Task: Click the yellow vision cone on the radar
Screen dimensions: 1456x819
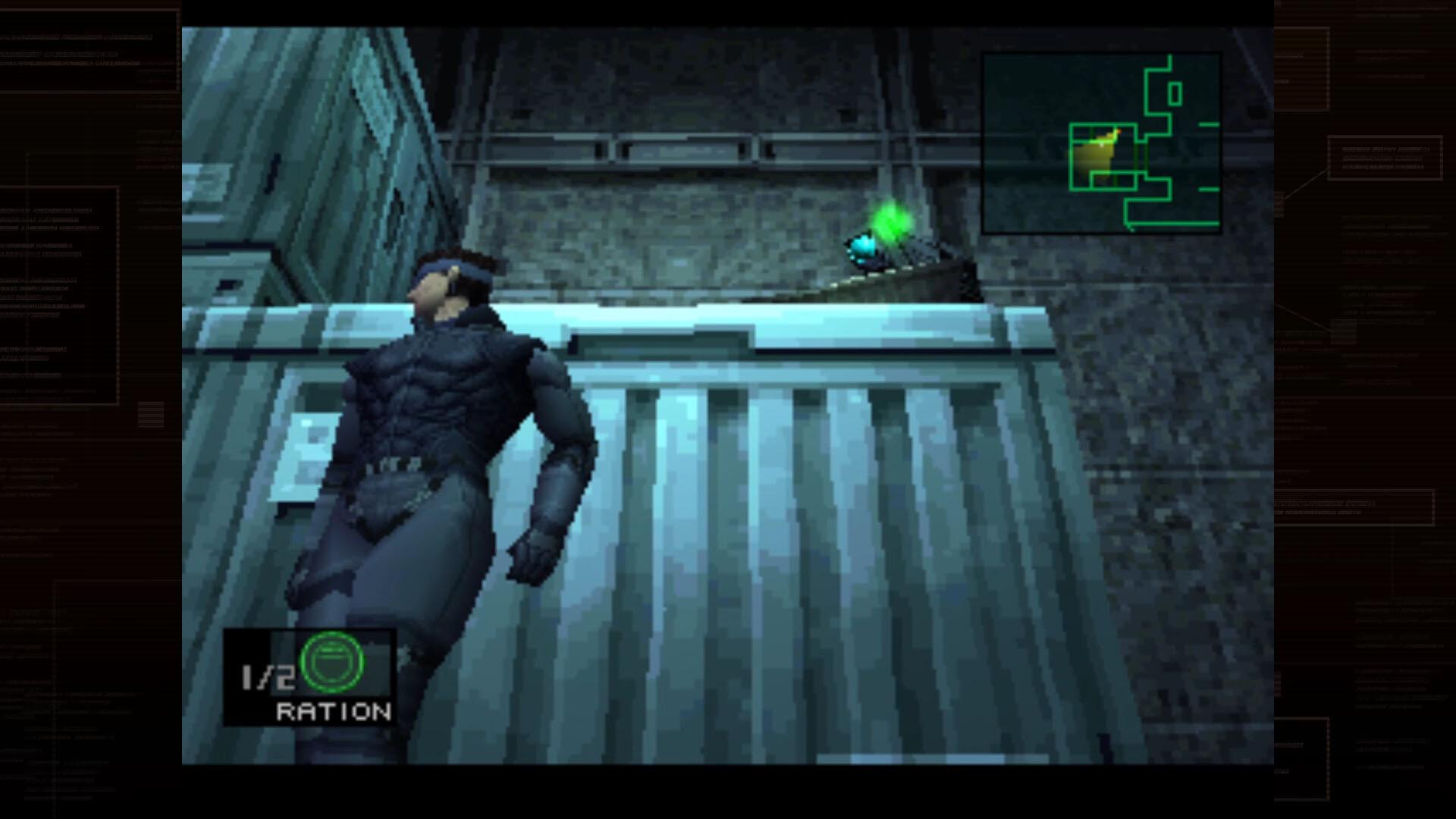Action: point(1098,155)
